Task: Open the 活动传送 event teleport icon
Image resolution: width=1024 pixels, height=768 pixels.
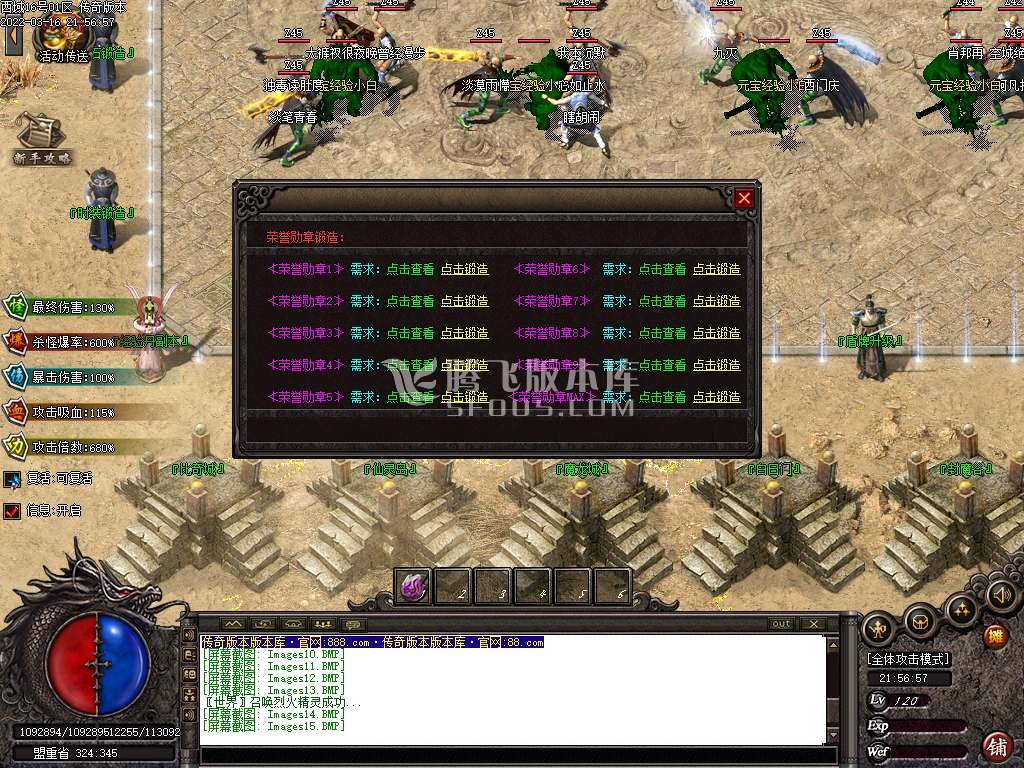Action: pyautogui.click(x=60, y=42)
